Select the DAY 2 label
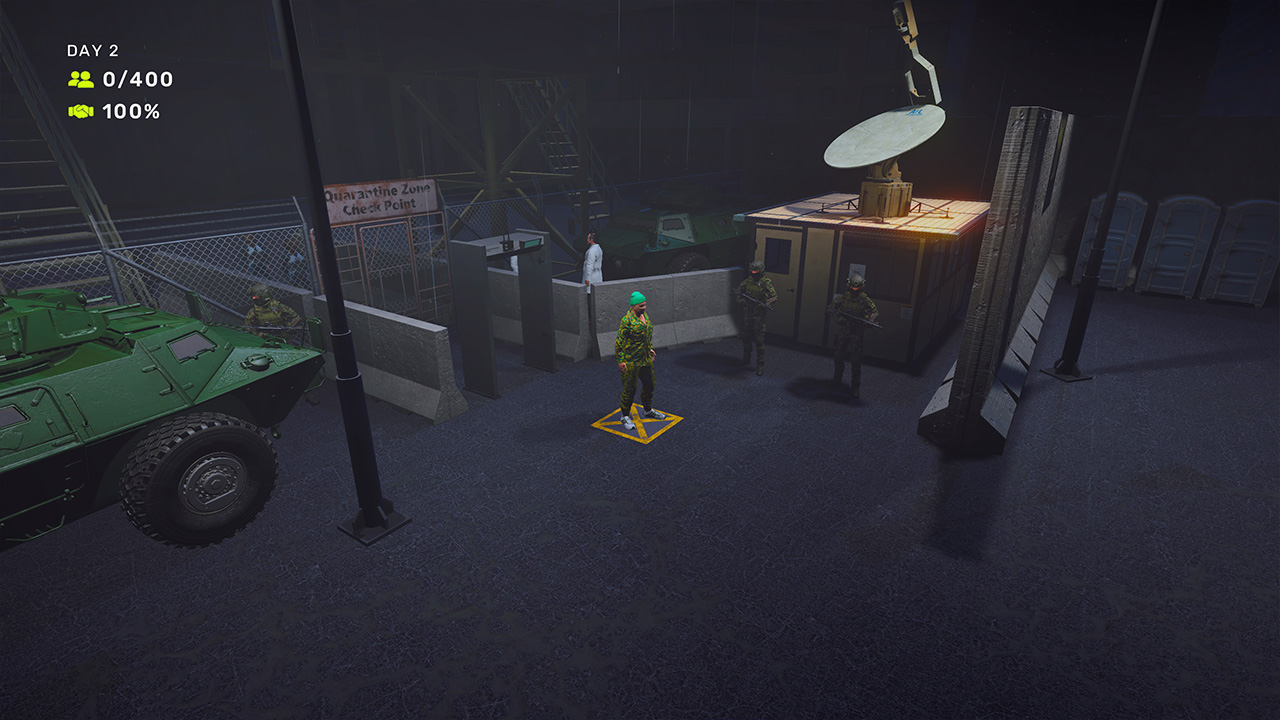The image size is (1280, 720). point(92,48)
